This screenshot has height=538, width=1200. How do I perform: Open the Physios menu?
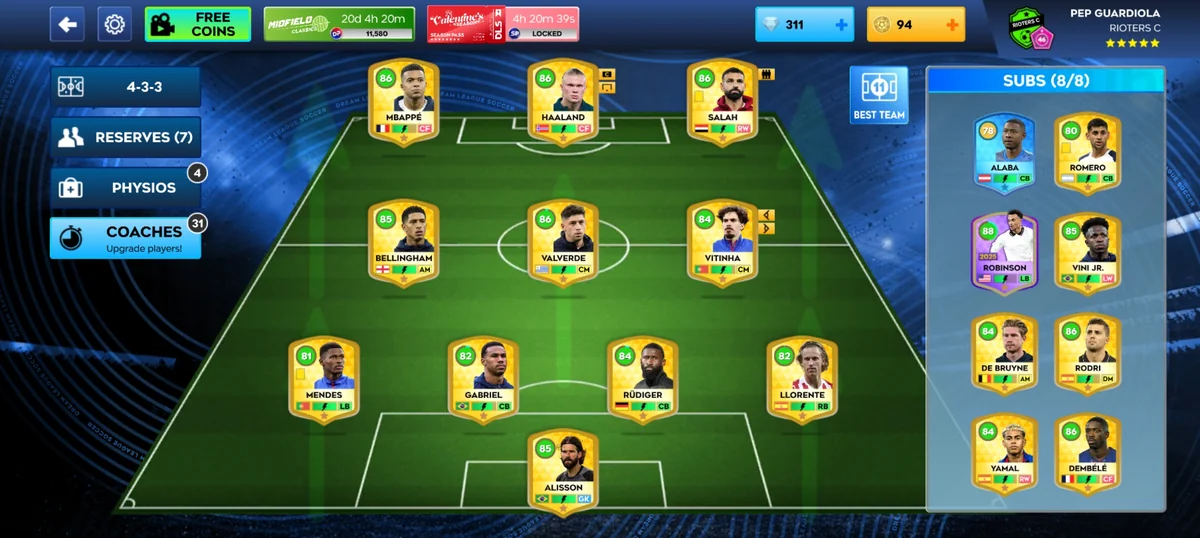126,187
